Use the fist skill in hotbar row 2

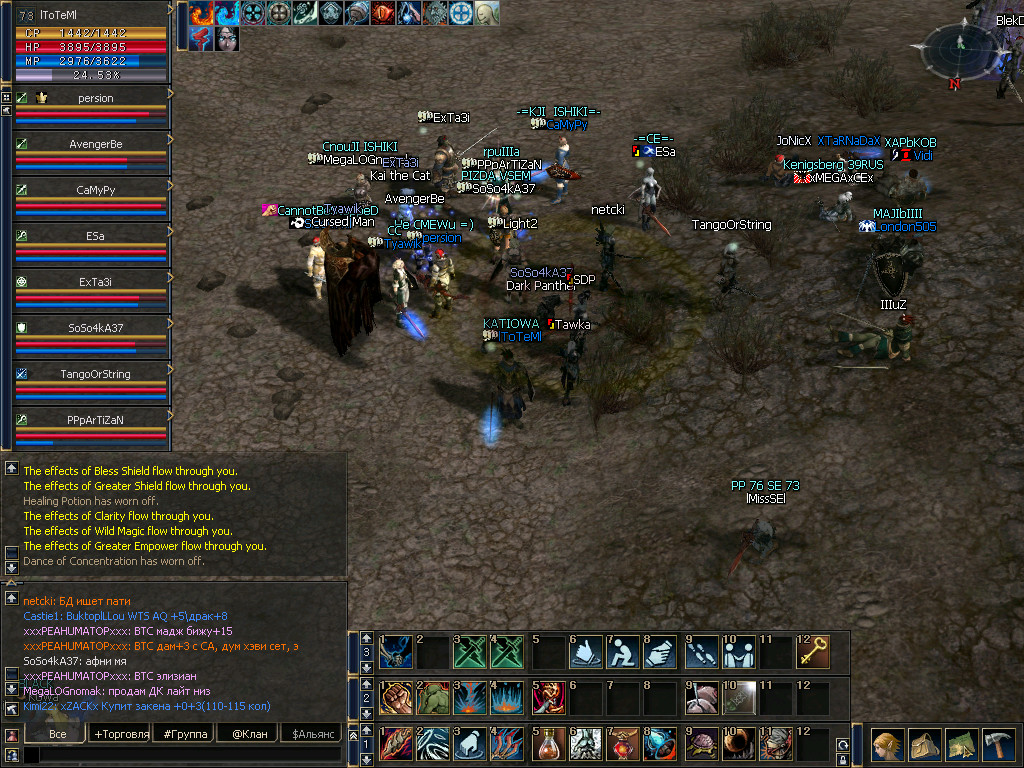(x=396, y=698)
